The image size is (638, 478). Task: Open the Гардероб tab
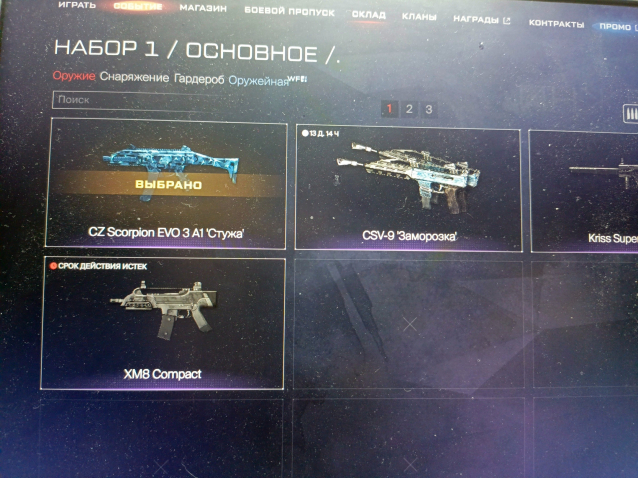pos(198,79)
